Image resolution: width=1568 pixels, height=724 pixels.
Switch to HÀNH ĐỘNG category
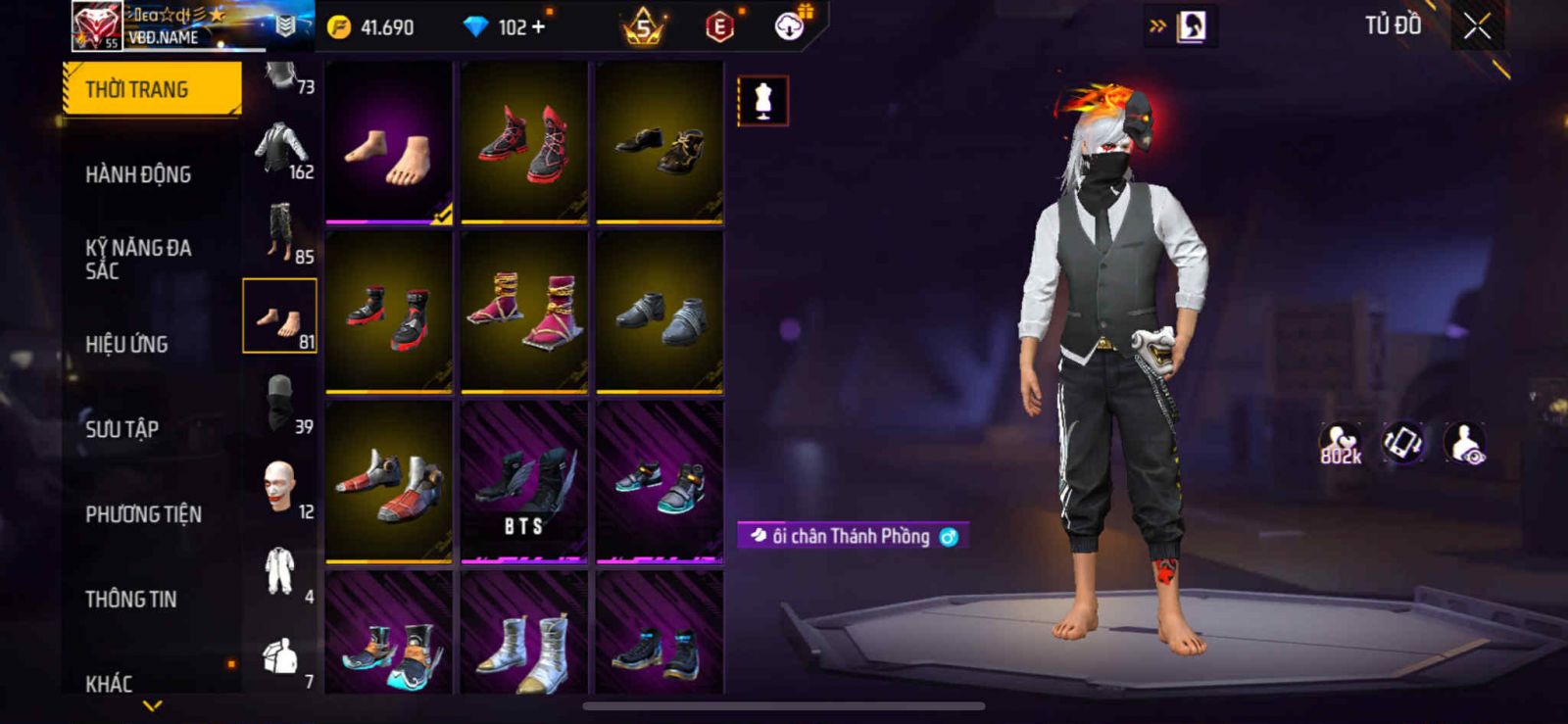[x=138, y=174]
